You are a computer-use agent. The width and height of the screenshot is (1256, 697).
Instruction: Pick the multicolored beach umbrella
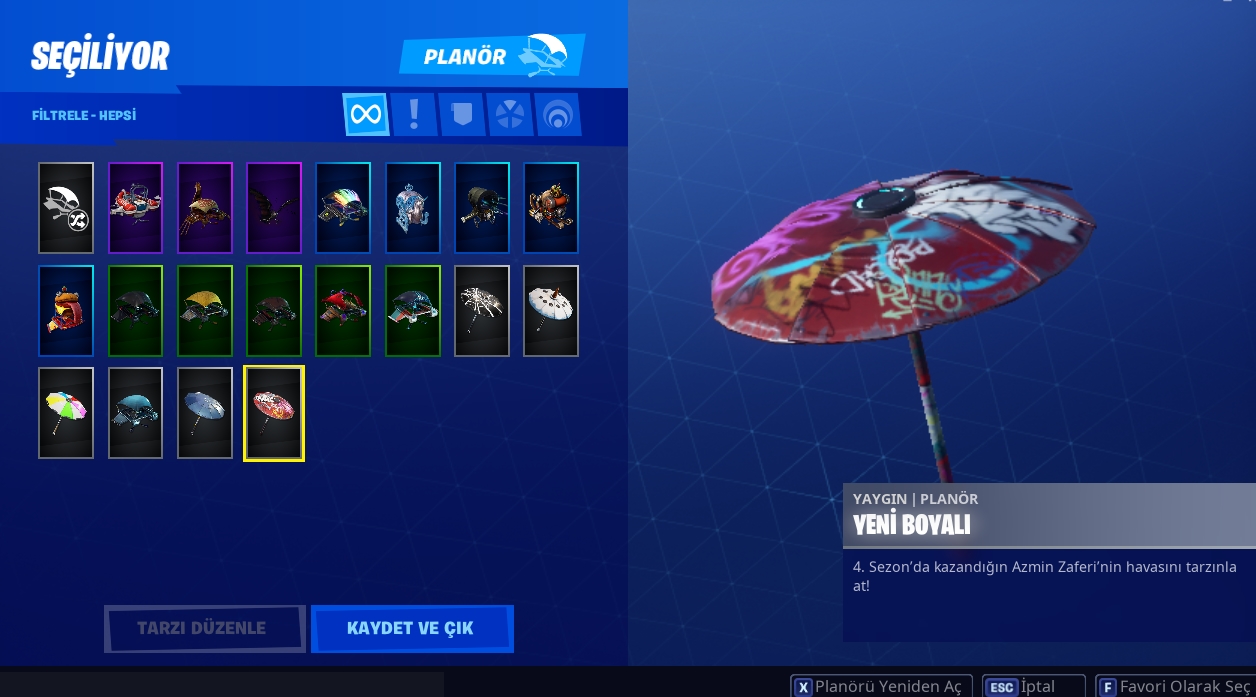[x=66, y=413]
